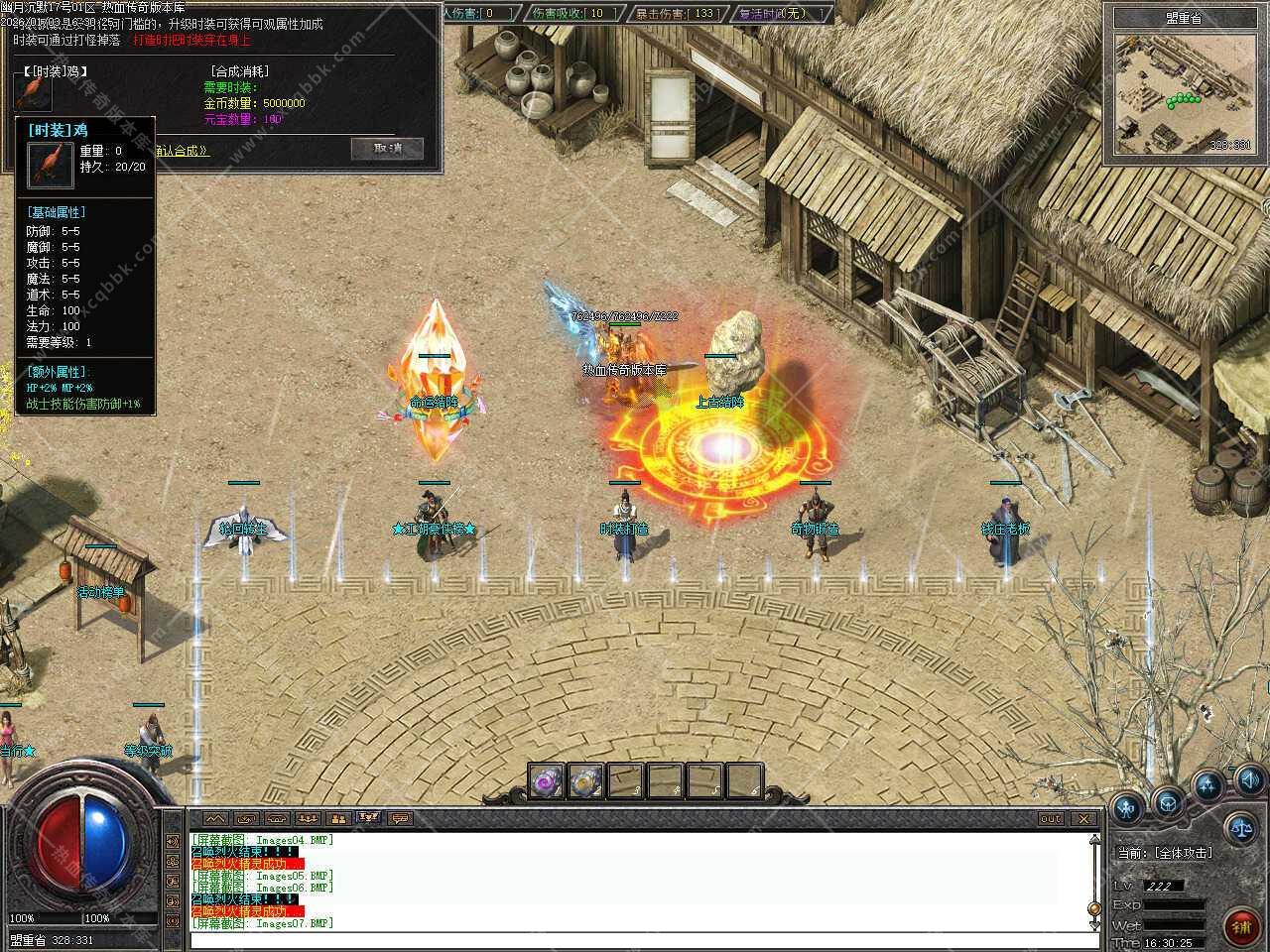
Task: Click the chat panel's 'out' button
Action: pyautogui.click(x=1051, y=818)
